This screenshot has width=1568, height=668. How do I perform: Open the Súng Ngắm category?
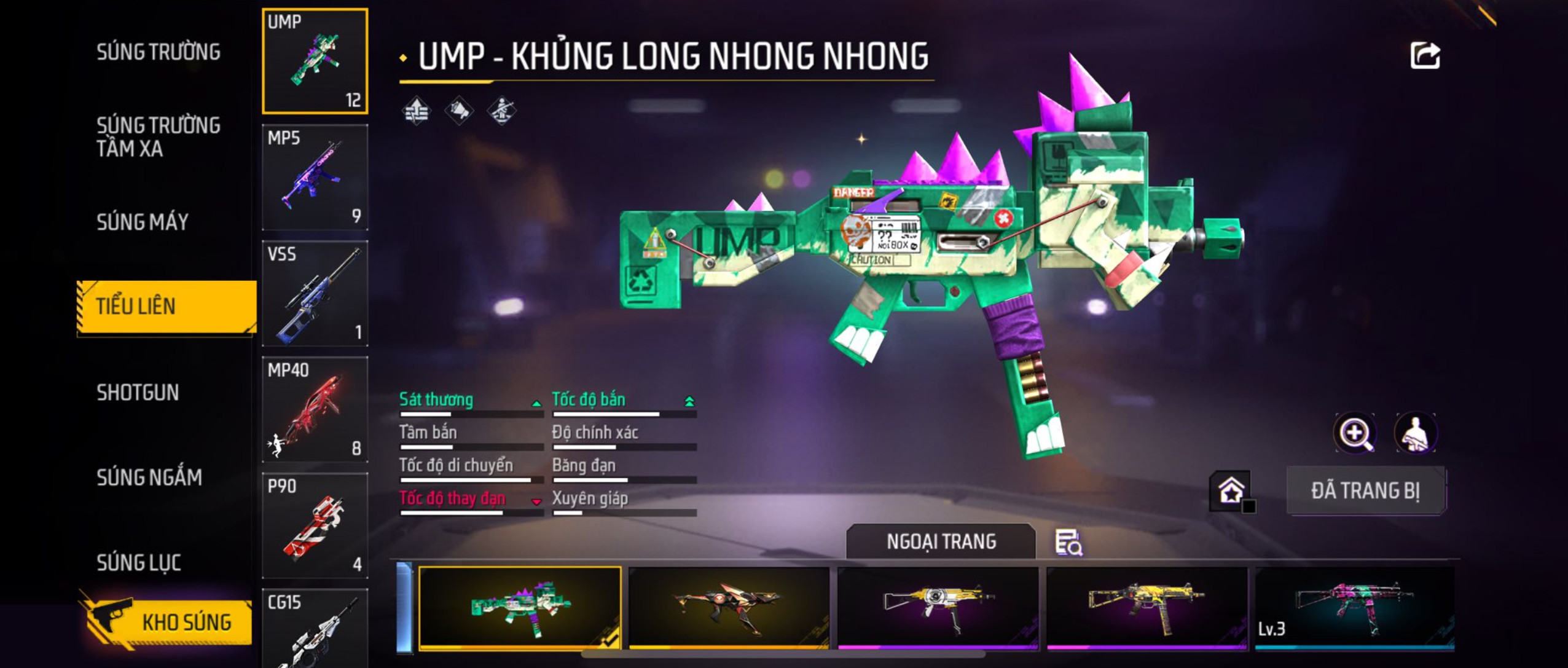click(149, 477)
